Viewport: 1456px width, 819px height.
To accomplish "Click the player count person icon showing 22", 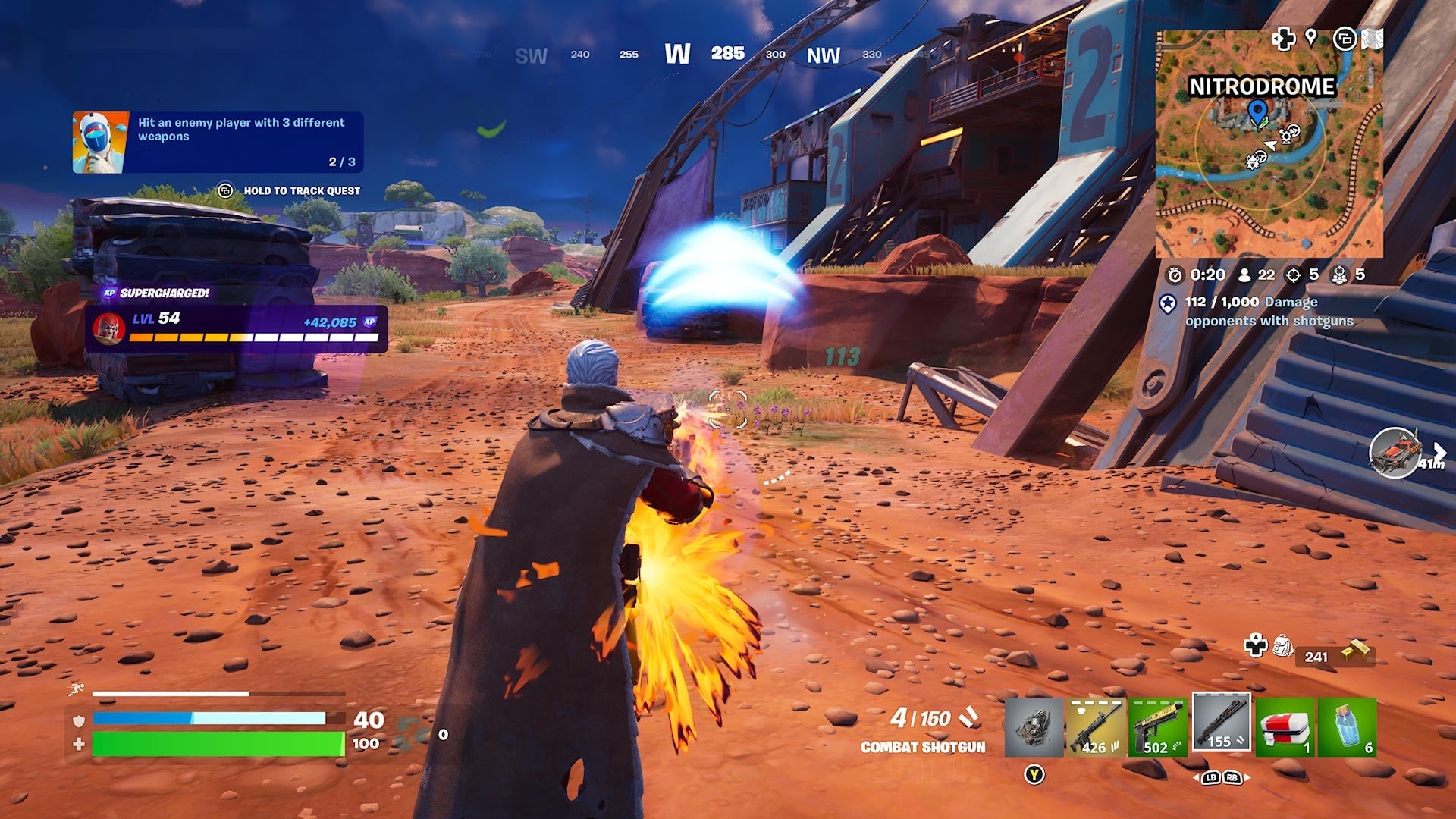I will (x=1244, y=276).
